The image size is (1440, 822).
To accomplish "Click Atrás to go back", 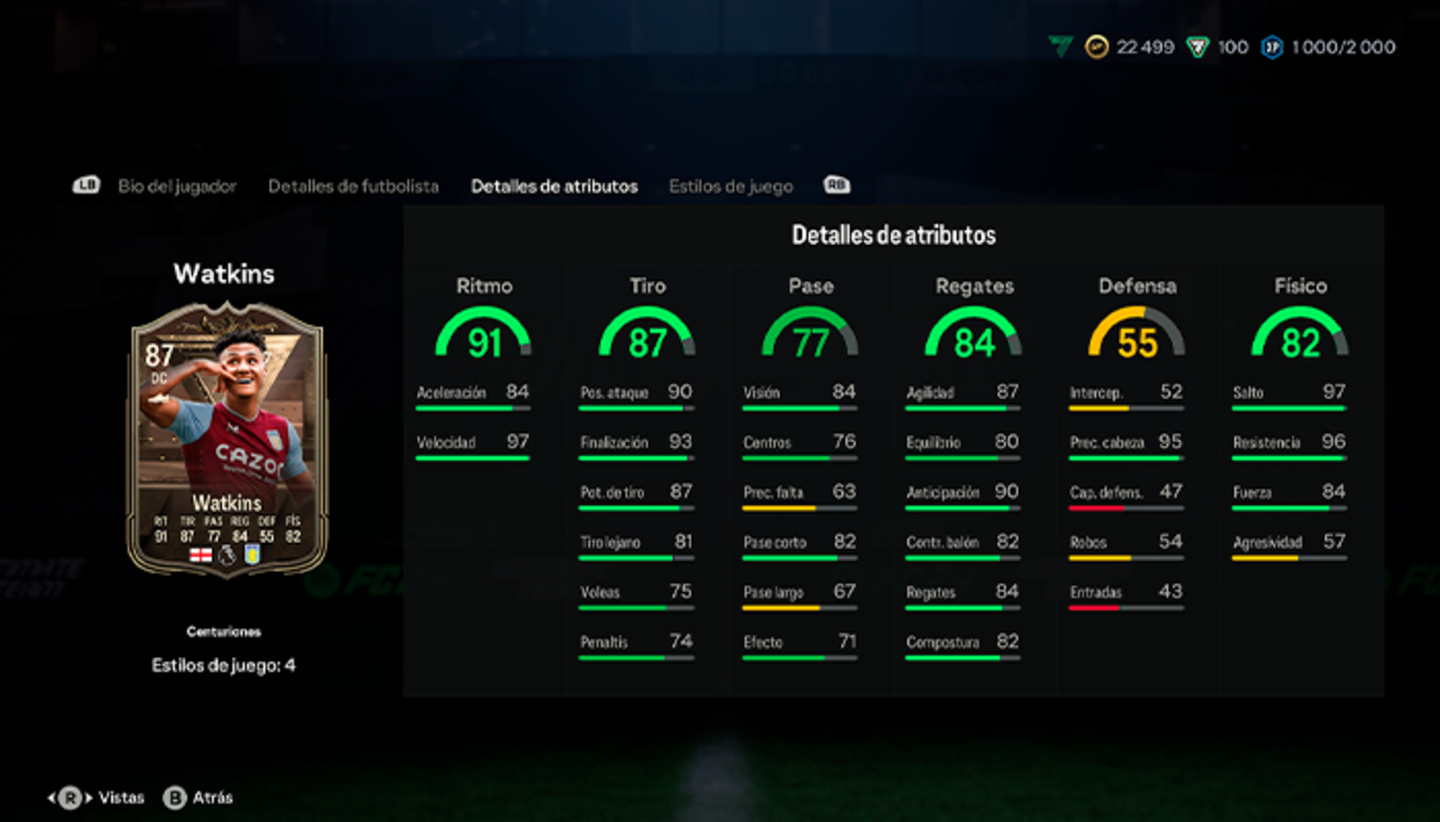I will click(x=210, y=797).
